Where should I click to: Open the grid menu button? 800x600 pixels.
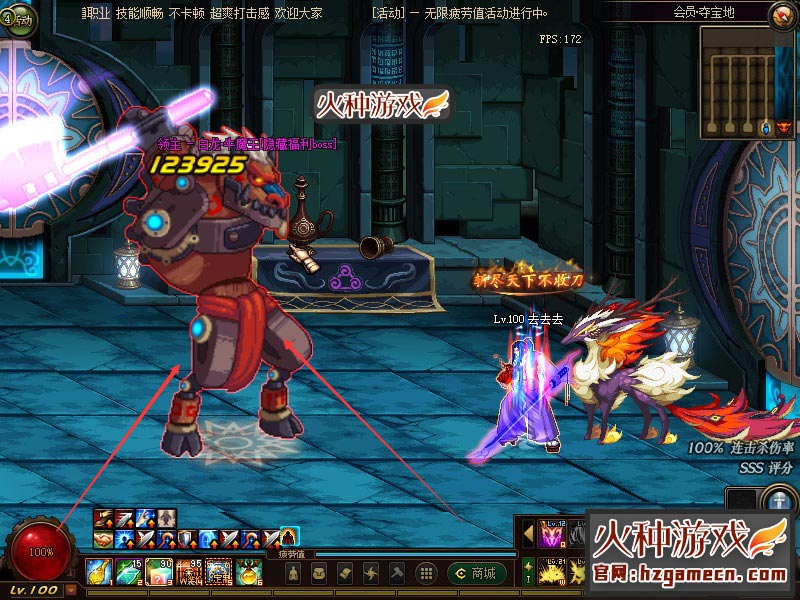426,573
